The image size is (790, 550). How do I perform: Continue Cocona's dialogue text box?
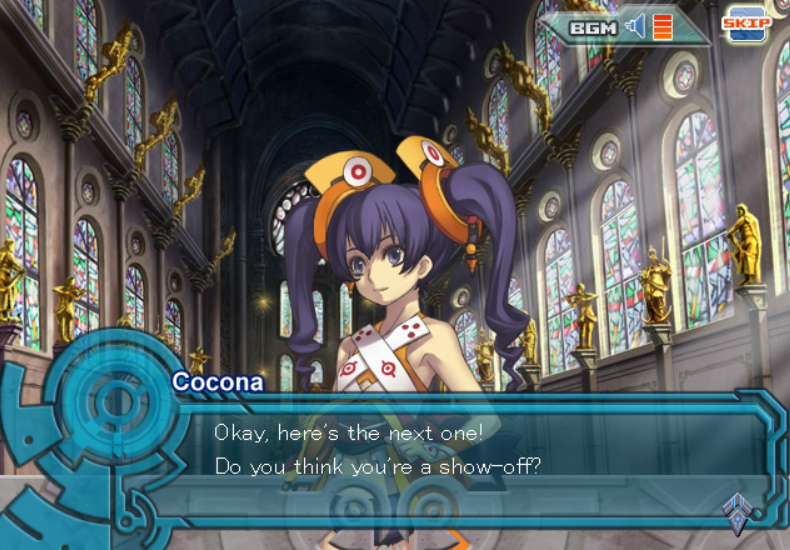[450, 450]
